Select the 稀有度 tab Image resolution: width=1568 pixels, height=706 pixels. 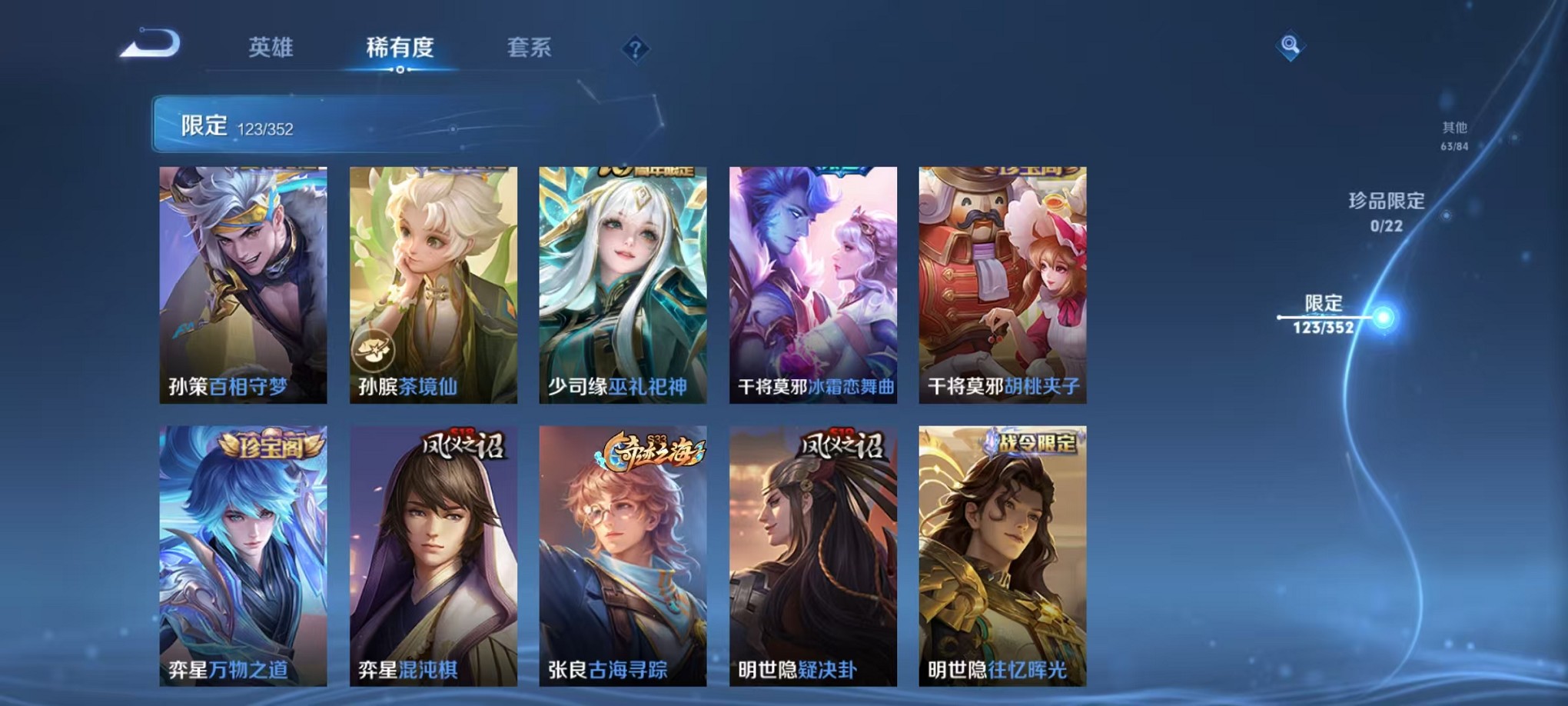click(x=400, y=48)
